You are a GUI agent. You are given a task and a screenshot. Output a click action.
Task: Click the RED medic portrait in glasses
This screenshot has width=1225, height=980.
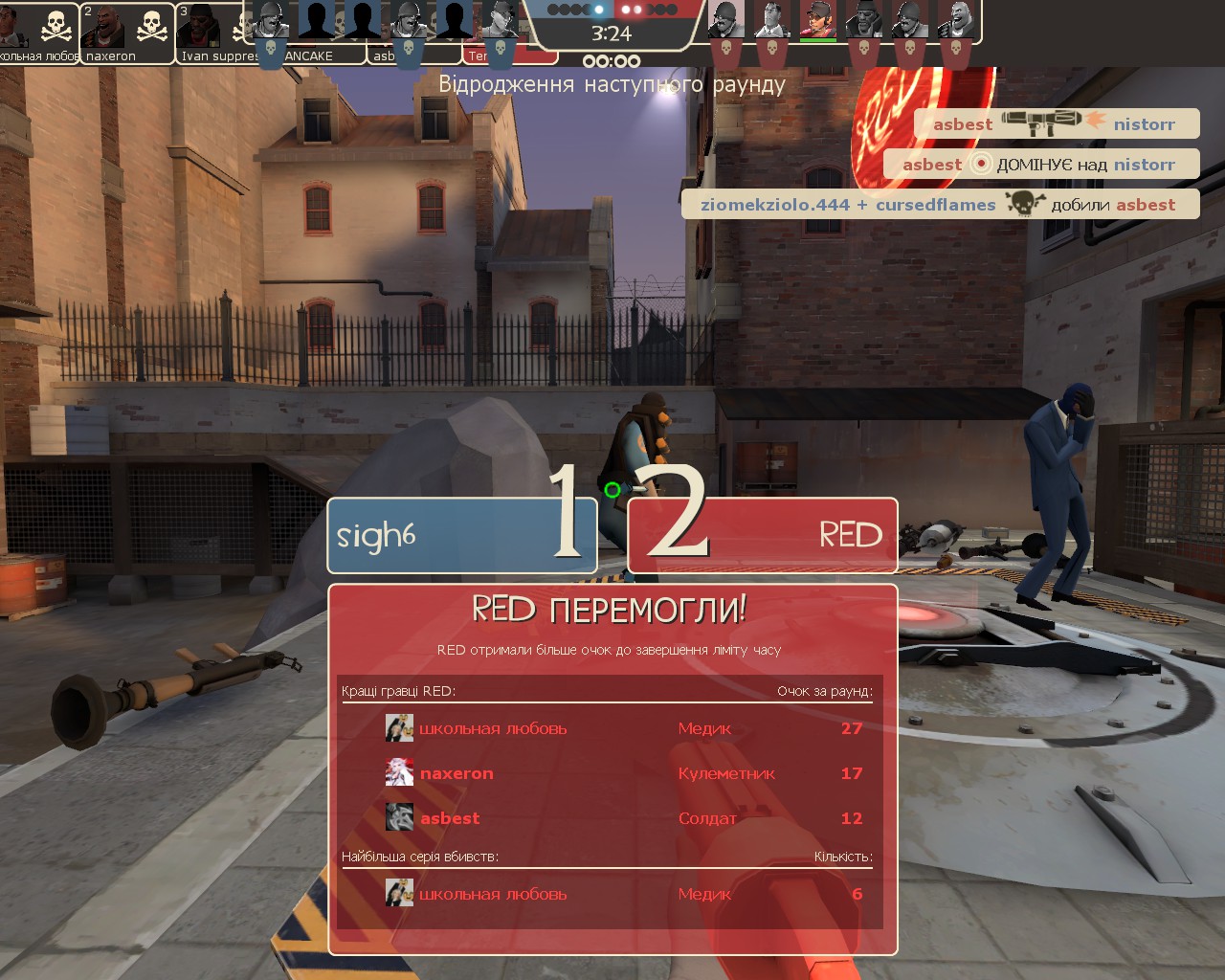[x=770, y=21]
